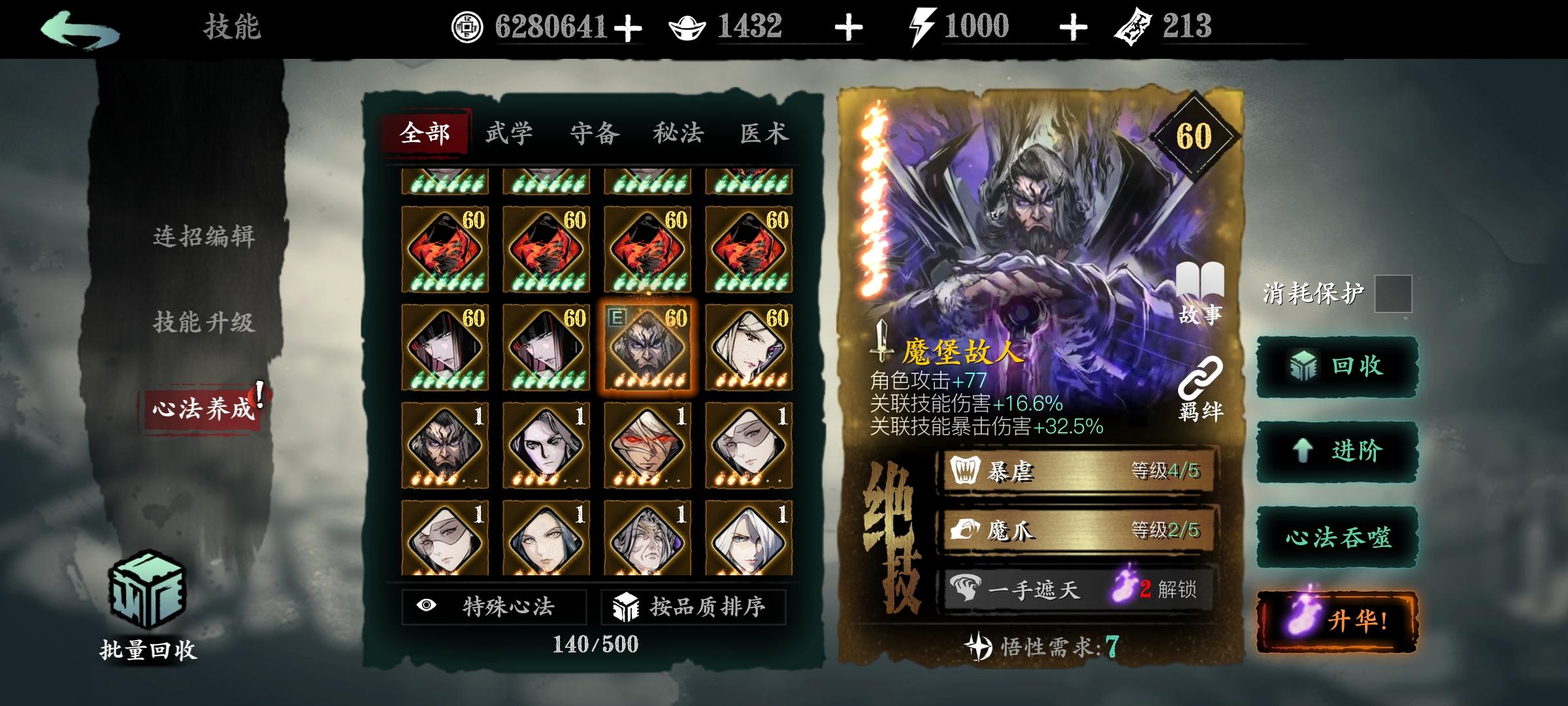1568x706 pixels.
Task: Toggle the 特殊心法 special filter with eye icon
Action: (493, 606)
